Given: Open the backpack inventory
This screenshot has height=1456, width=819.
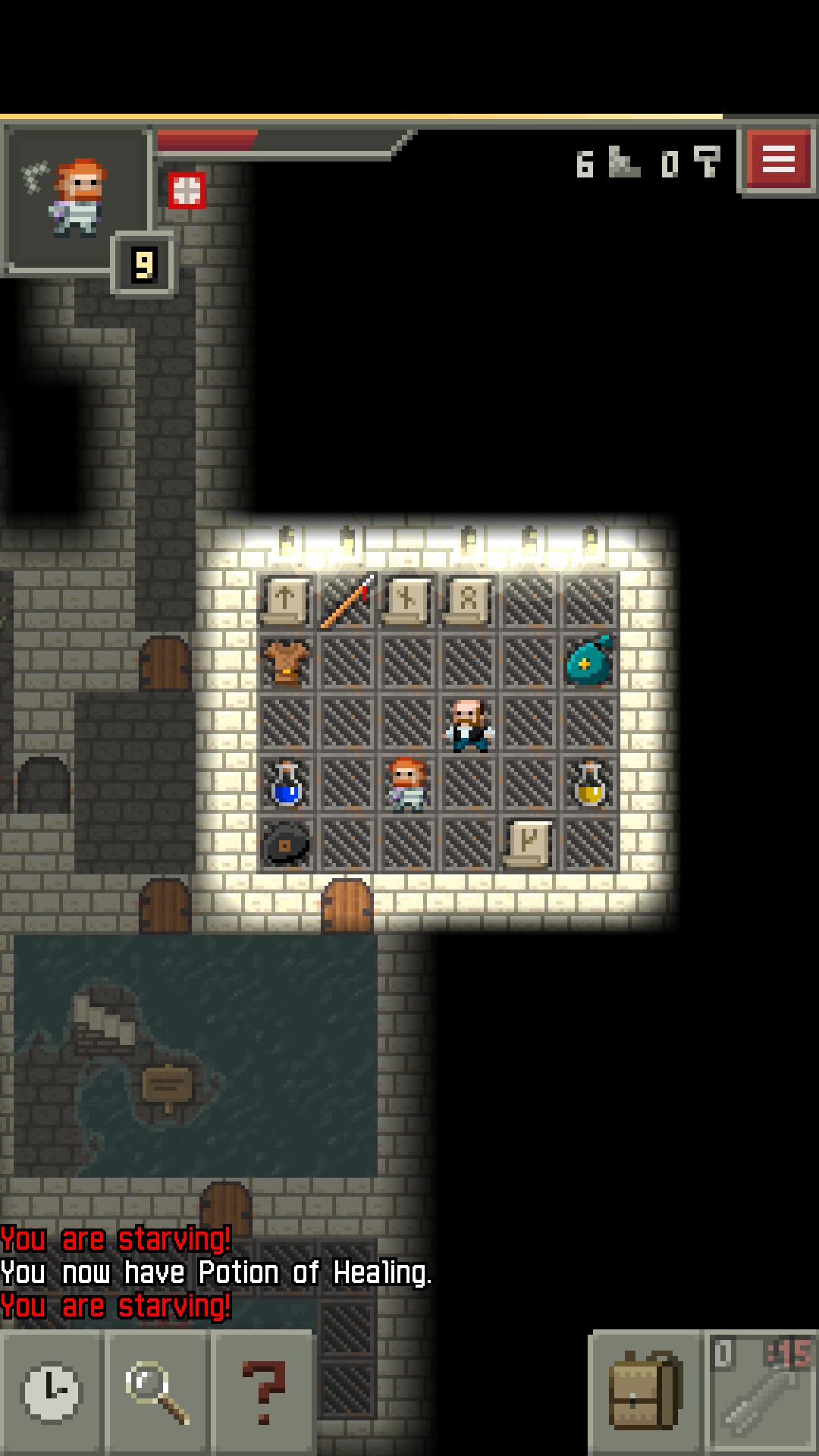Looking at the screenshot, I should coord(645,1392).
